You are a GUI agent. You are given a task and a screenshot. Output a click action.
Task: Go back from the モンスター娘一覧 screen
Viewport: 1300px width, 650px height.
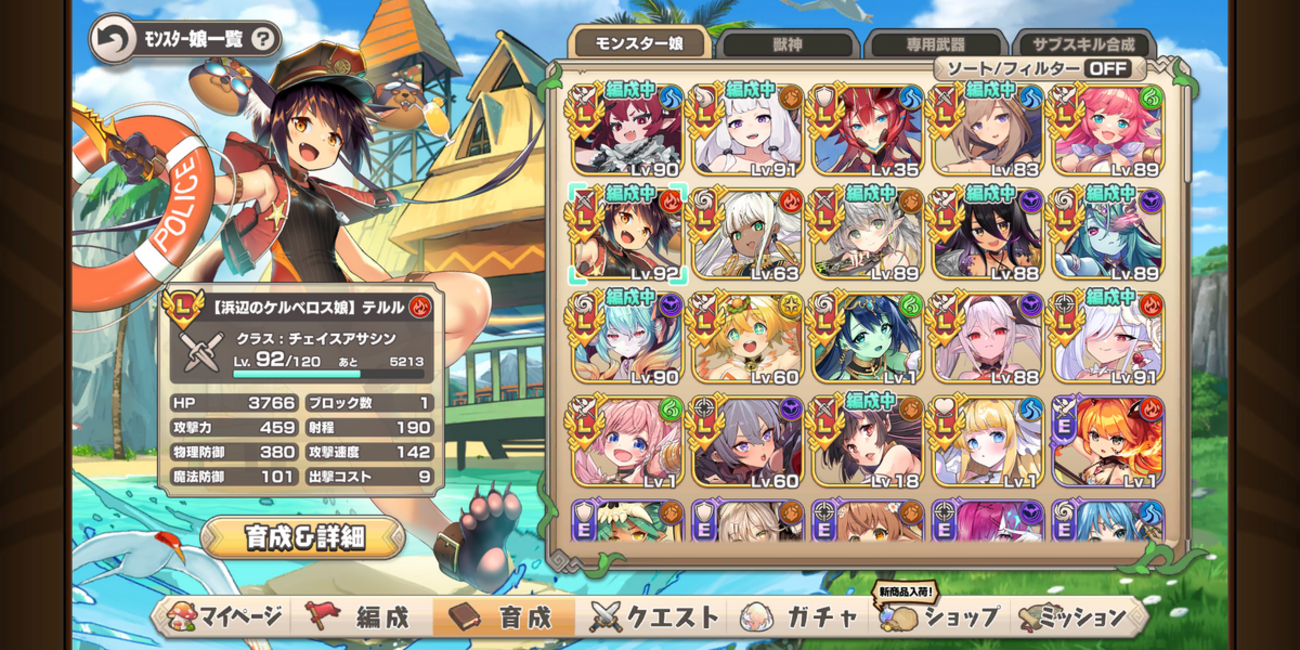point(110,40)
